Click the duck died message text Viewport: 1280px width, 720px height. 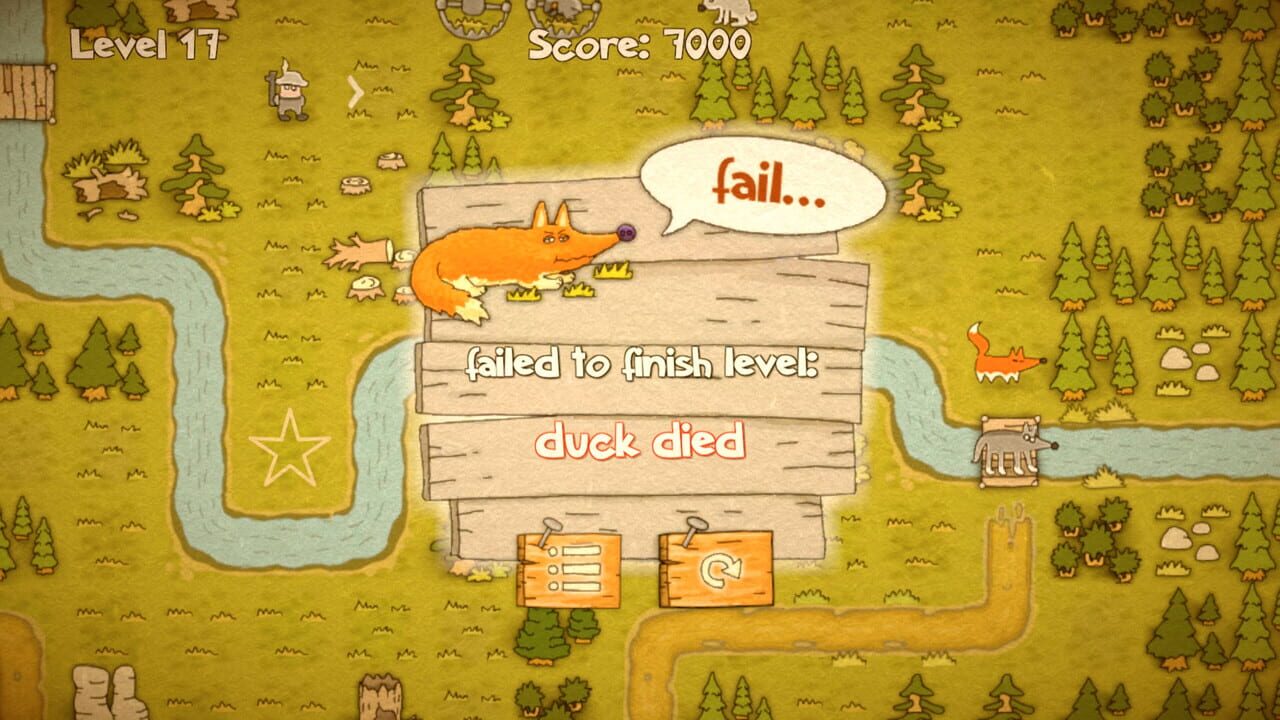point(643,442)
